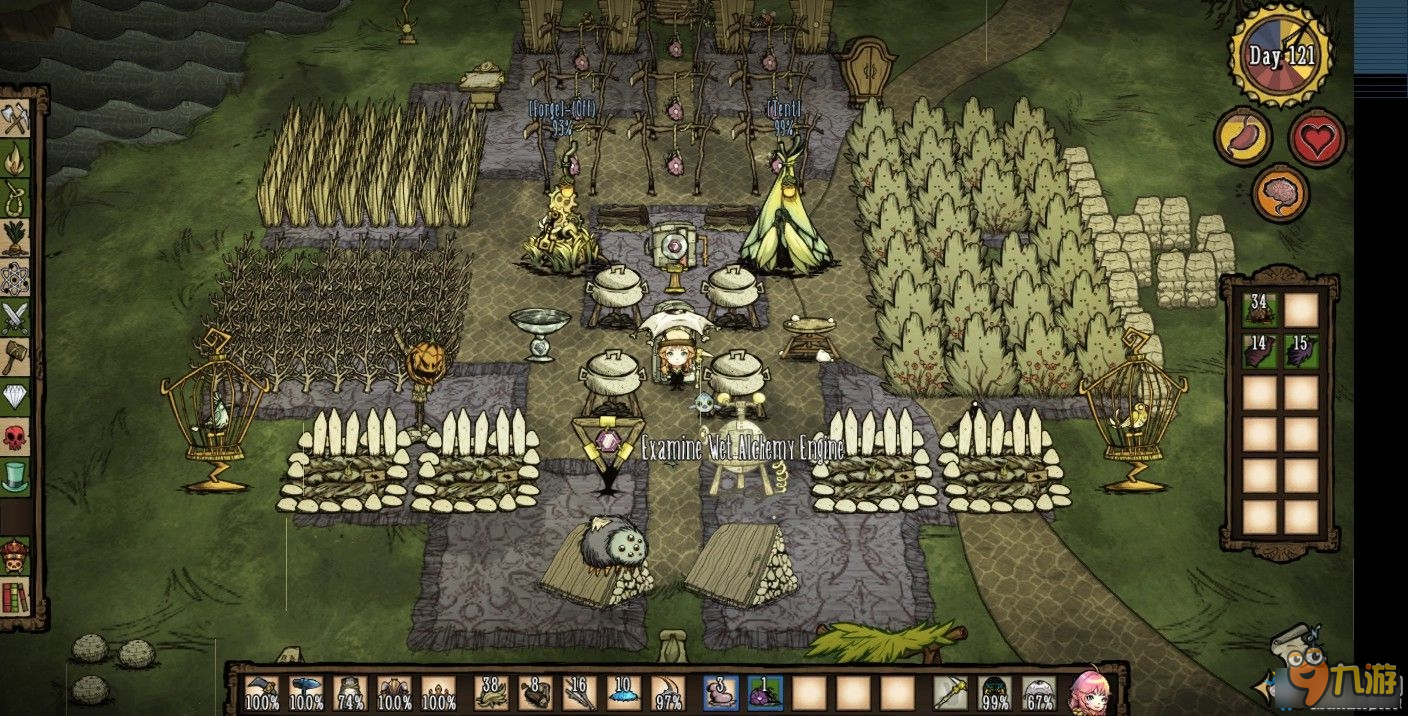Open the green top hat Dress tab
Image resolution: width=1408 pixels, height=716 pixels.
tap(16, 476)
